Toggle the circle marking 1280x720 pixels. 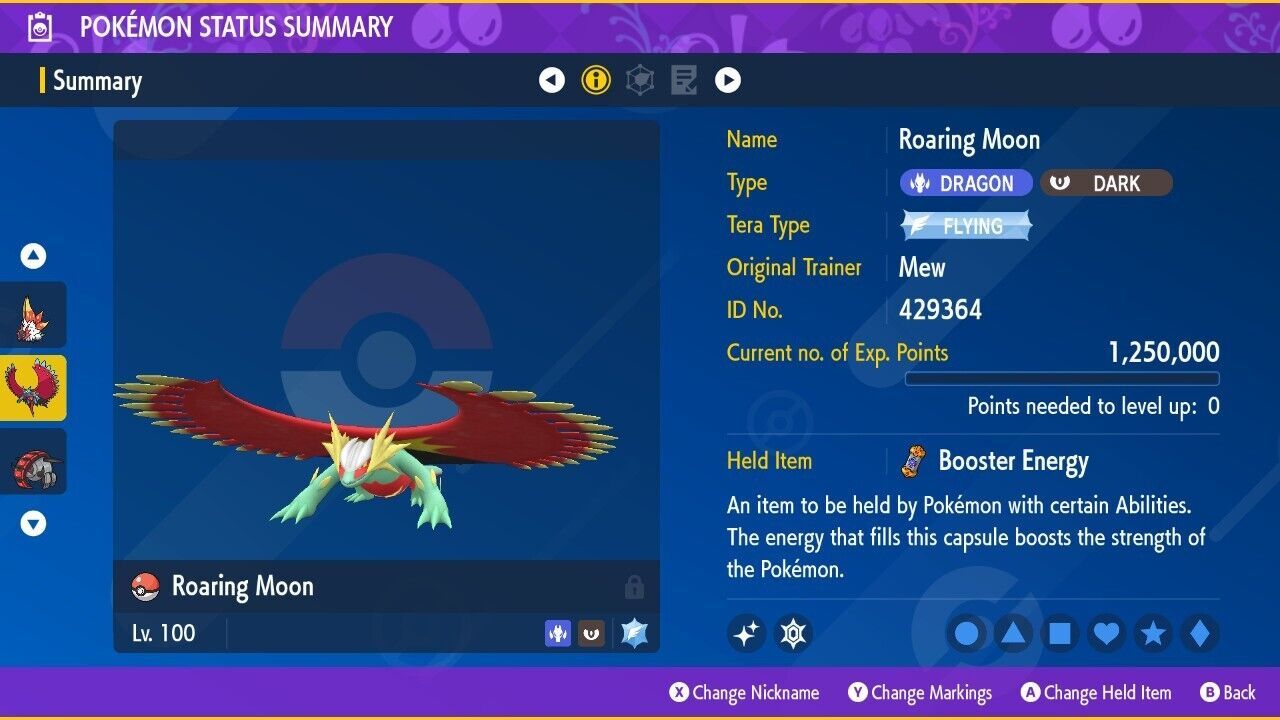(966, 633)
